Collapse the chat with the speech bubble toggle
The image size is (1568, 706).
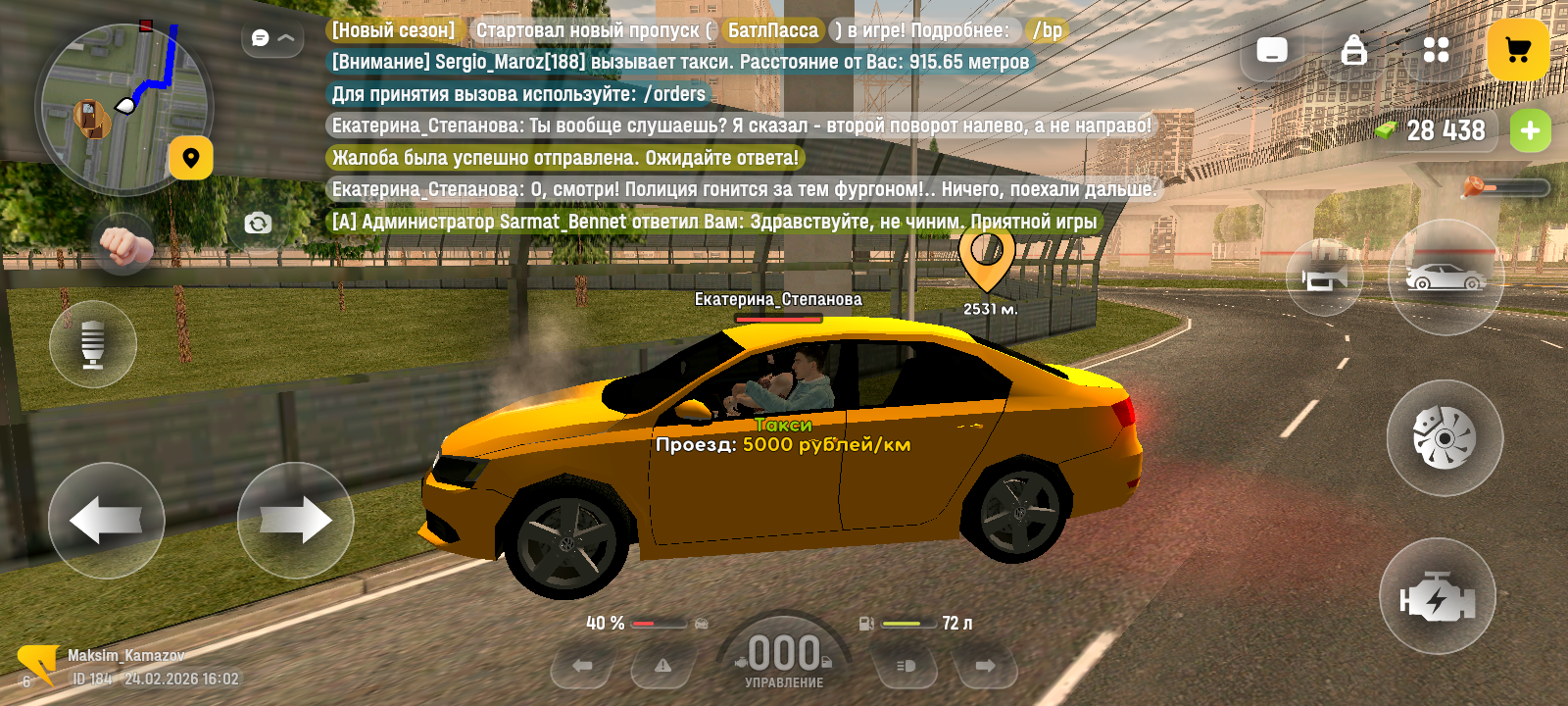pyautogui.click(x=272, y=38)
